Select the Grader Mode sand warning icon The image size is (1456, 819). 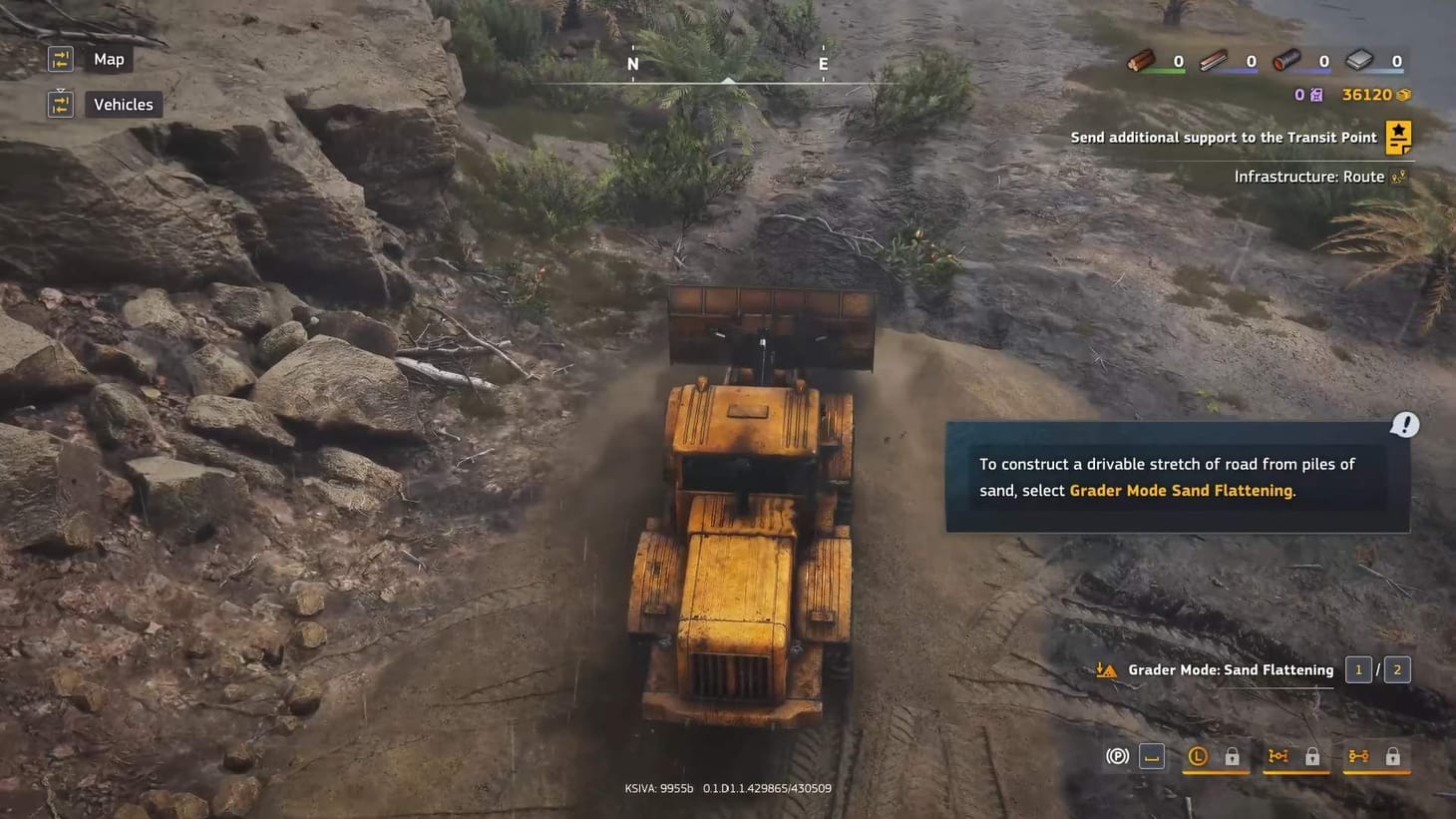click(1106, 669)
